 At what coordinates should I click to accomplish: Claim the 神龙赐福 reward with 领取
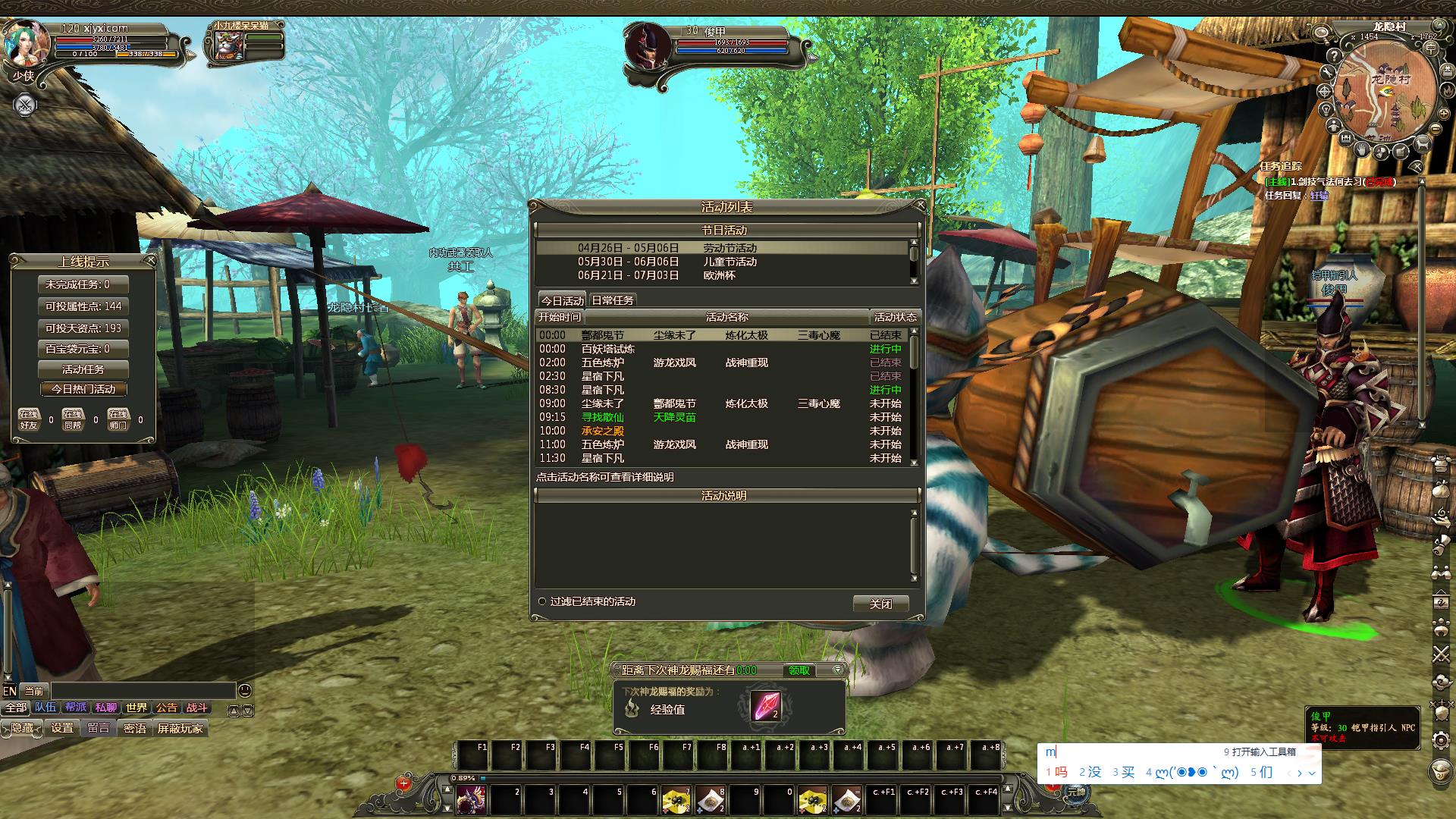[x=799, y=670]
